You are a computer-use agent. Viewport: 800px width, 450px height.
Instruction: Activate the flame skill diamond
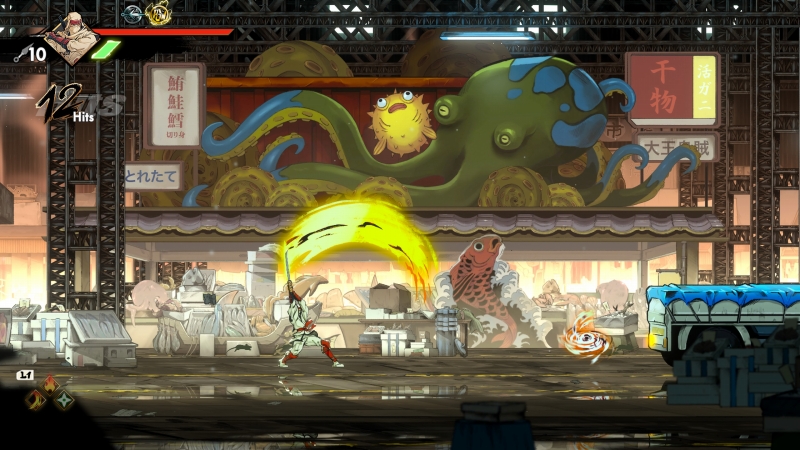[48, 385]
